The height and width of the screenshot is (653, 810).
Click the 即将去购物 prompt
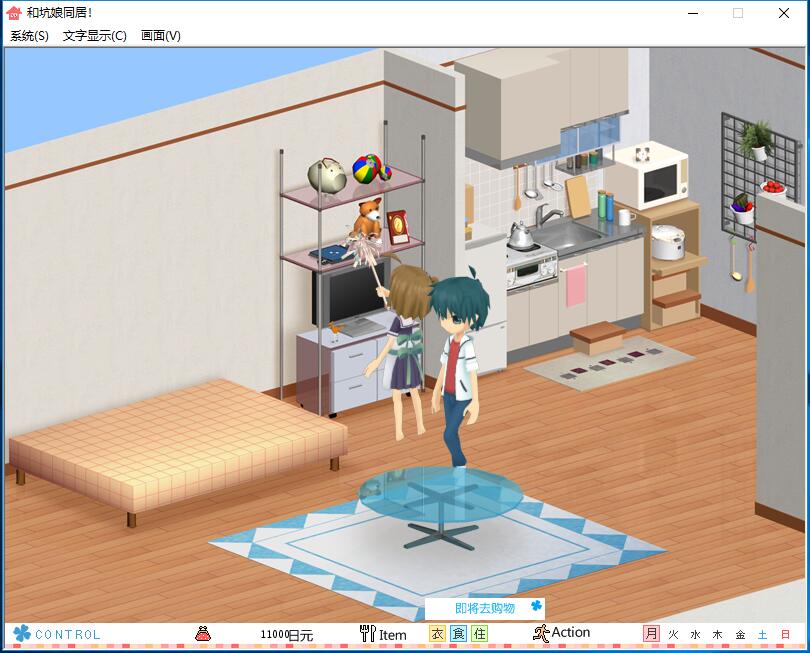485,608
